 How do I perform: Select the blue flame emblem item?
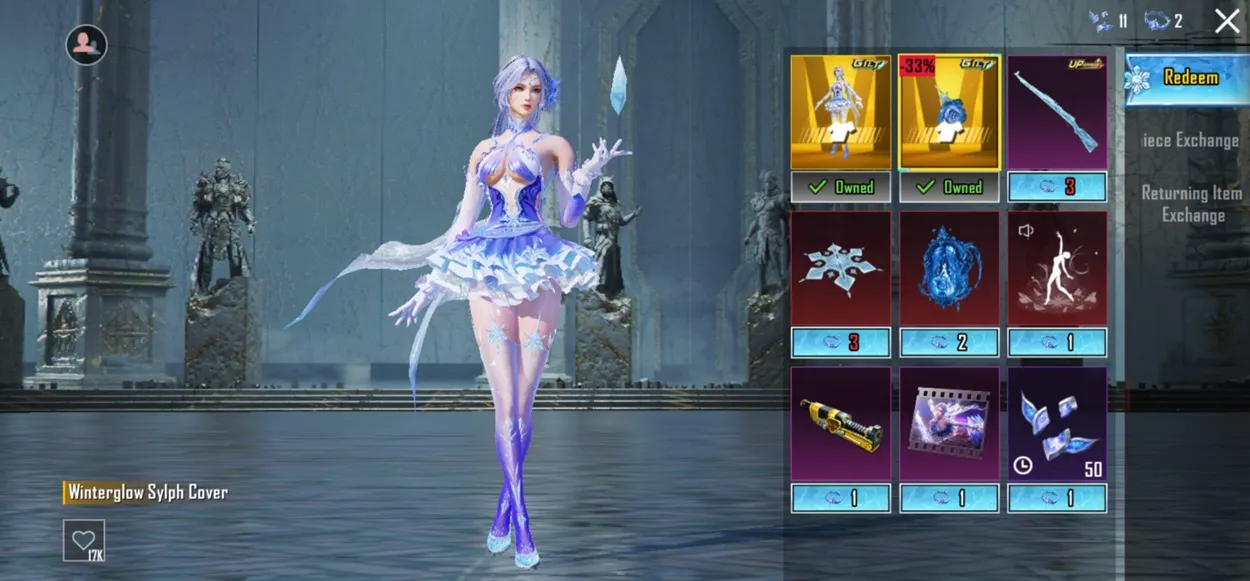coord(949,268)
